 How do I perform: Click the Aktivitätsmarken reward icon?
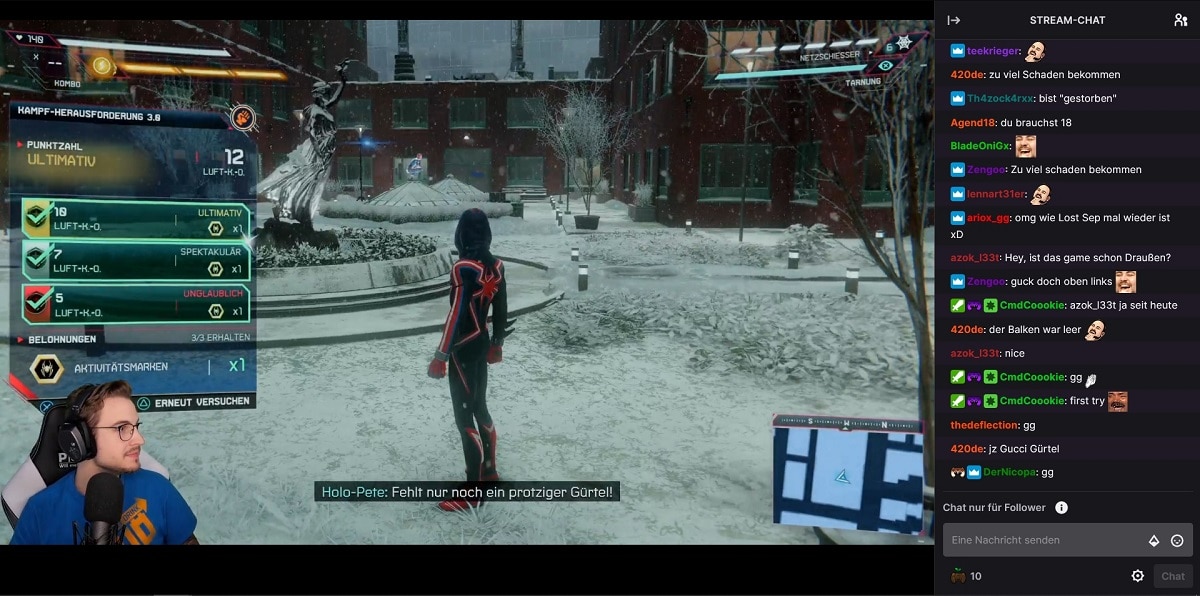[45, 368]
